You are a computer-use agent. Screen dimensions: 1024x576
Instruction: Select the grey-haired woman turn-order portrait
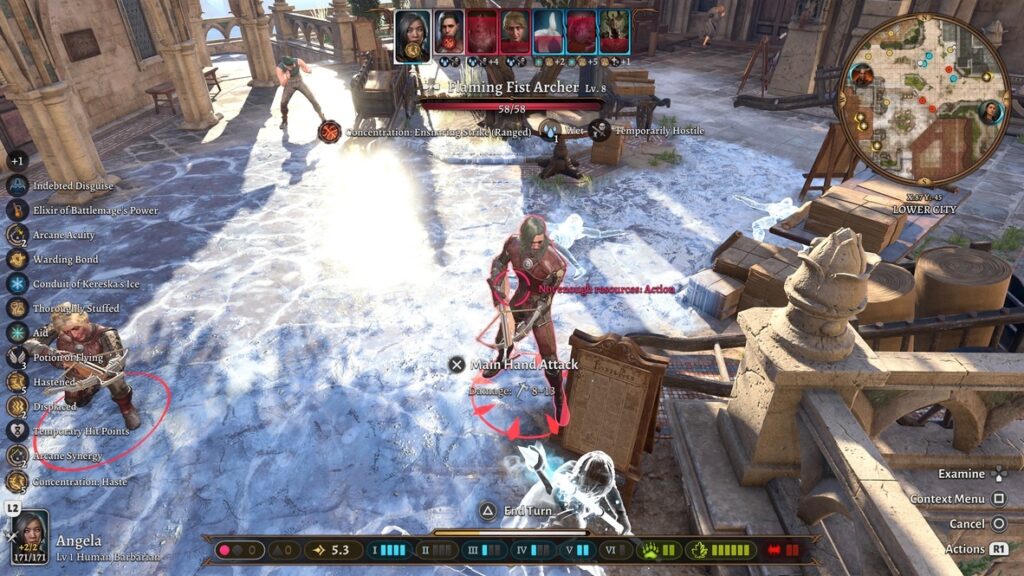tap(412, 31)
